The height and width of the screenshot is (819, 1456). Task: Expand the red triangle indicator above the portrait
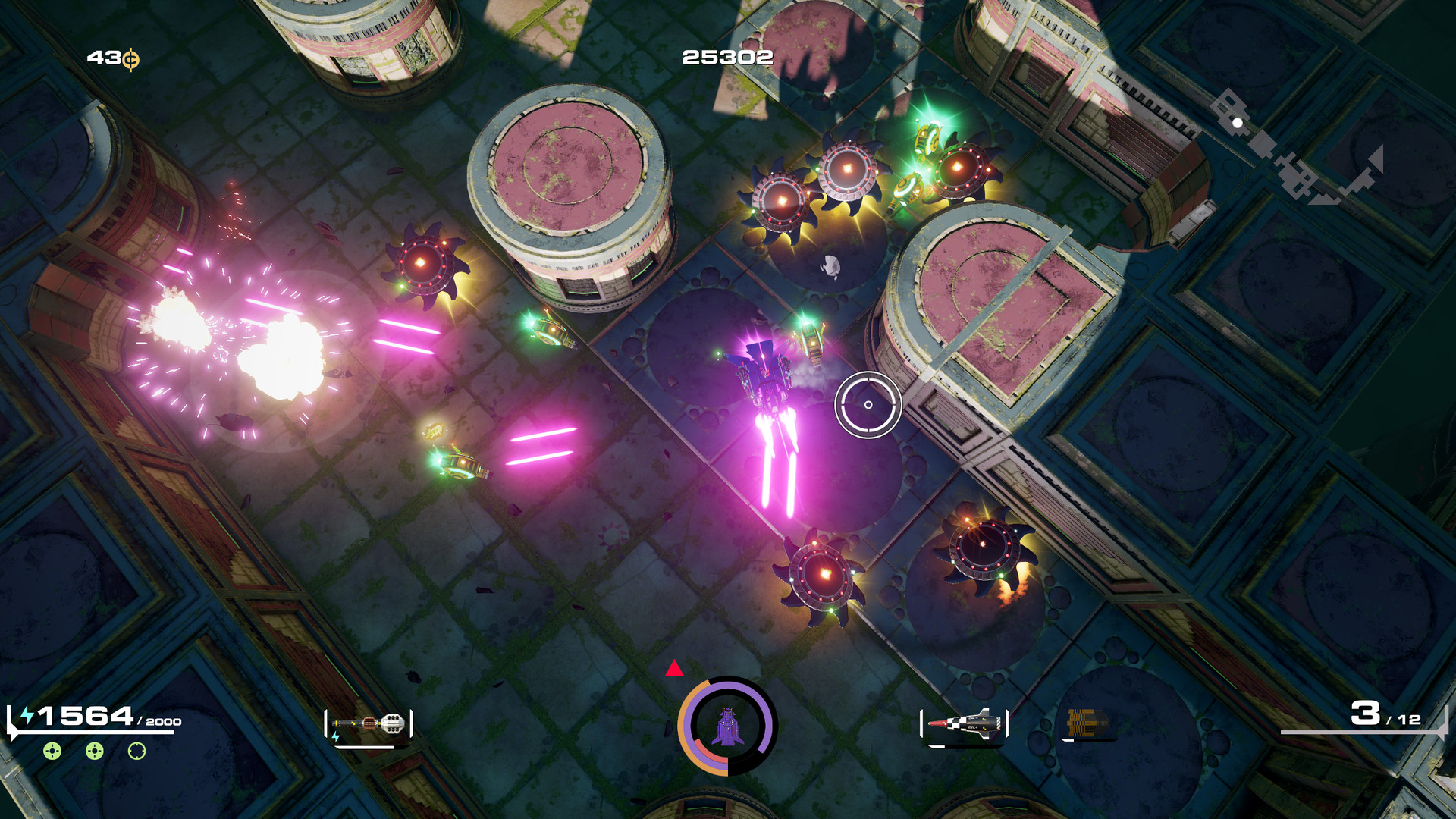(673, 669)
